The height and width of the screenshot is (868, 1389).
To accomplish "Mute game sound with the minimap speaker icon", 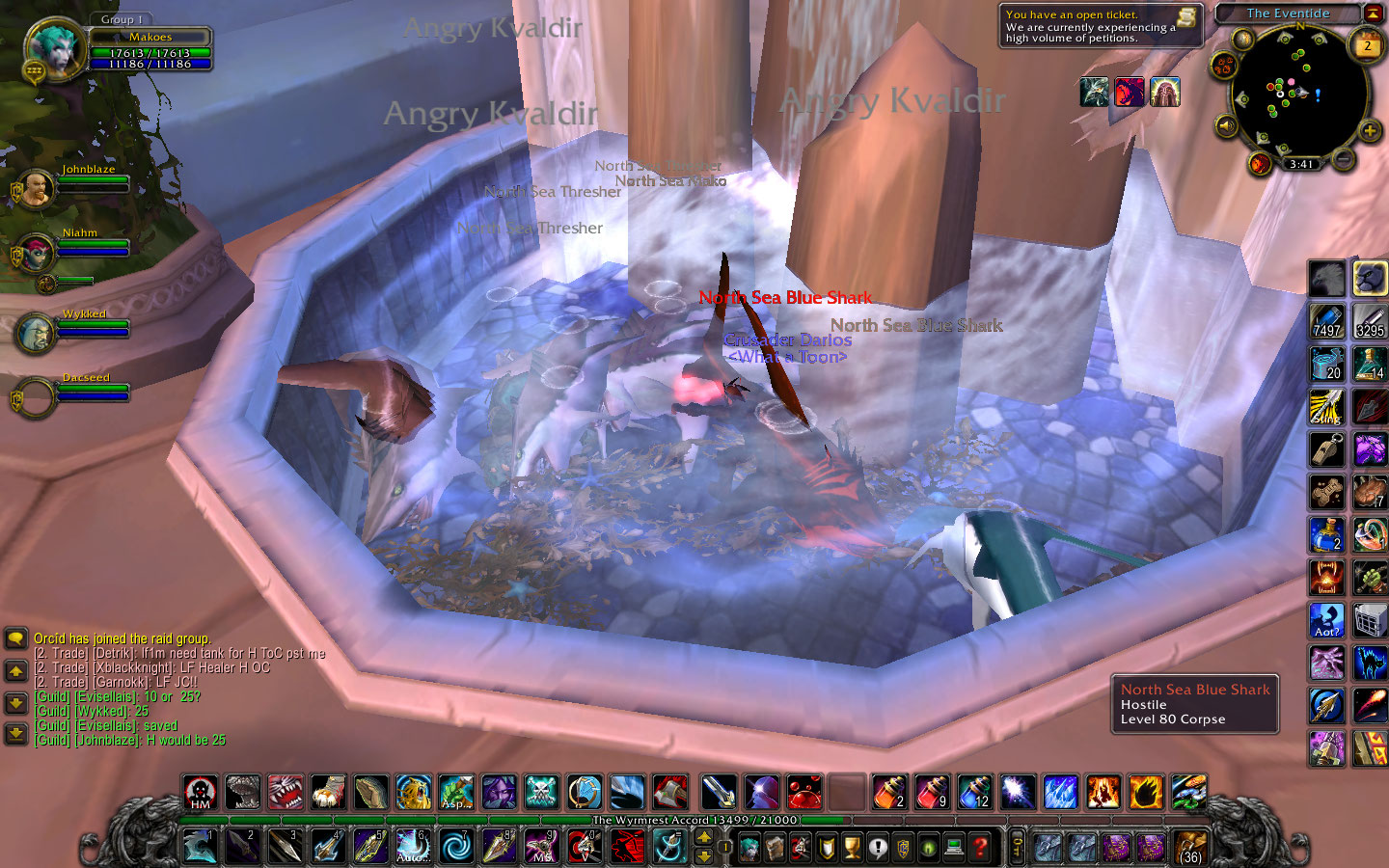I will coord(1226,125).
